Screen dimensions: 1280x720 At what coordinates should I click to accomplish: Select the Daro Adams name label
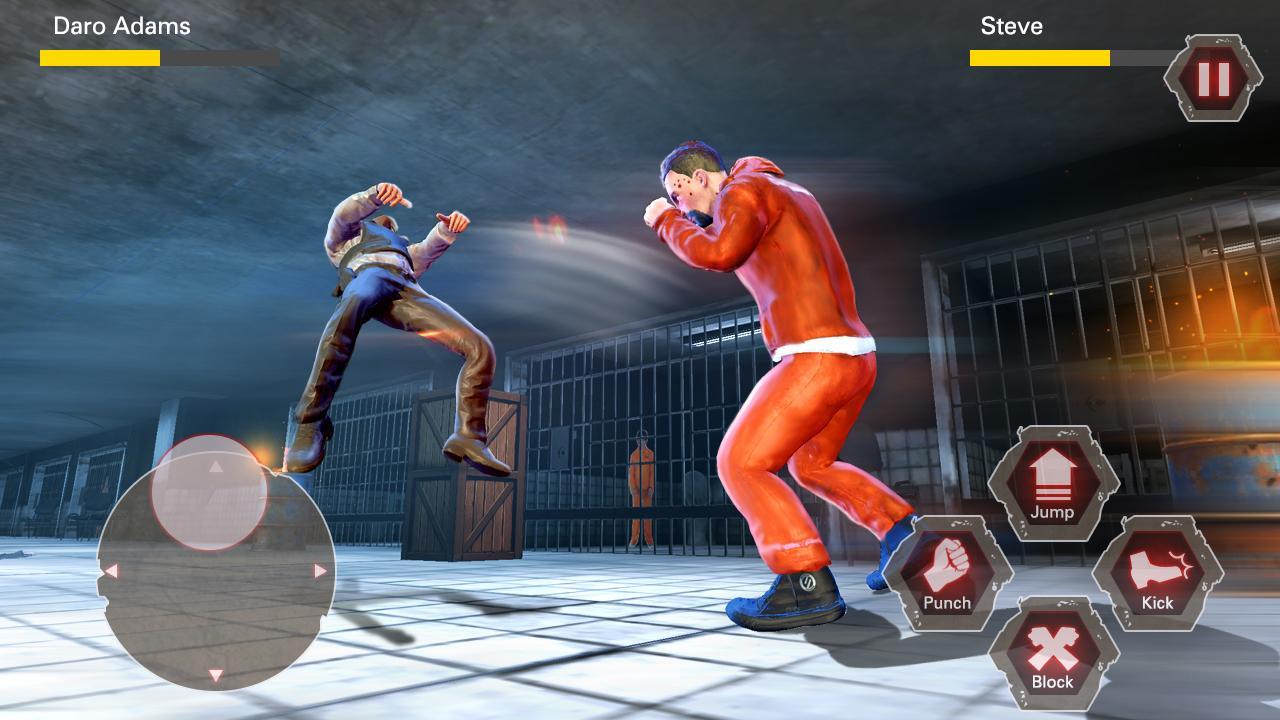coord(120,27)
